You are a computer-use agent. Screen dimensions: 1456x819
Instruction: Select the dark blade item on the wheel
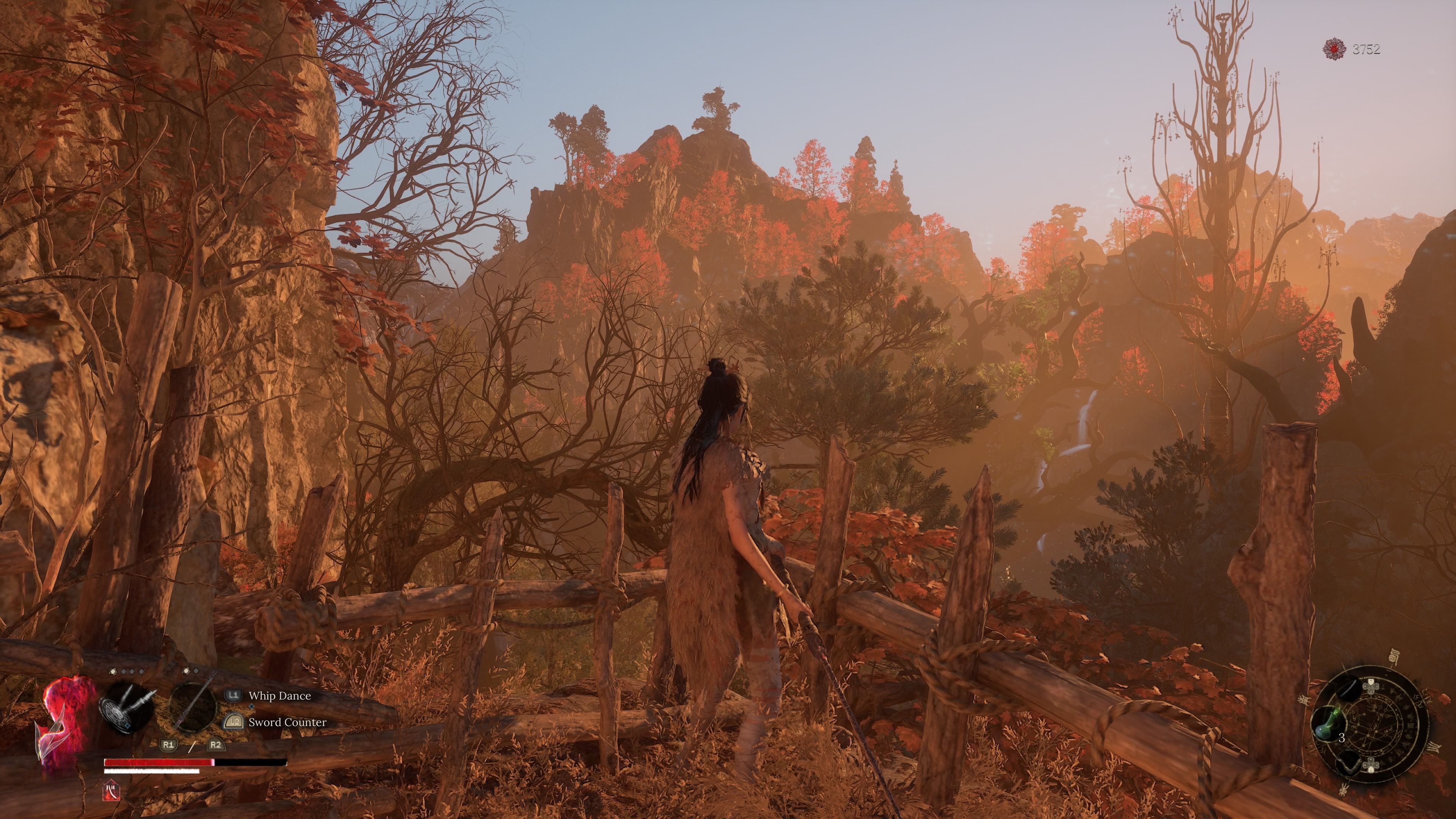[1348, 687]
